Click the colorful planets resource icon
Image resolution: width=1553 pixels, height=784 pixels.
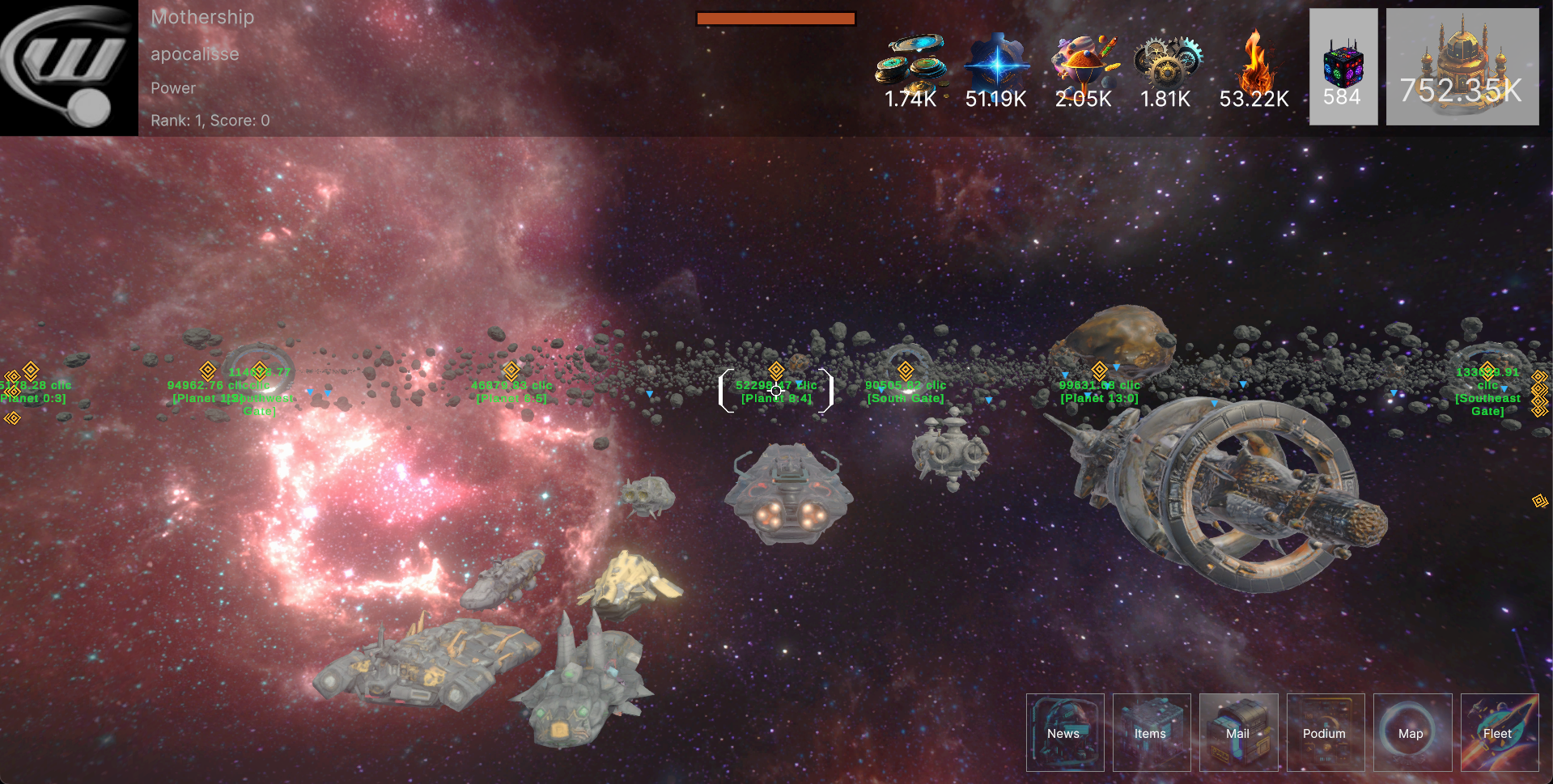click(x=1083, y=61)
